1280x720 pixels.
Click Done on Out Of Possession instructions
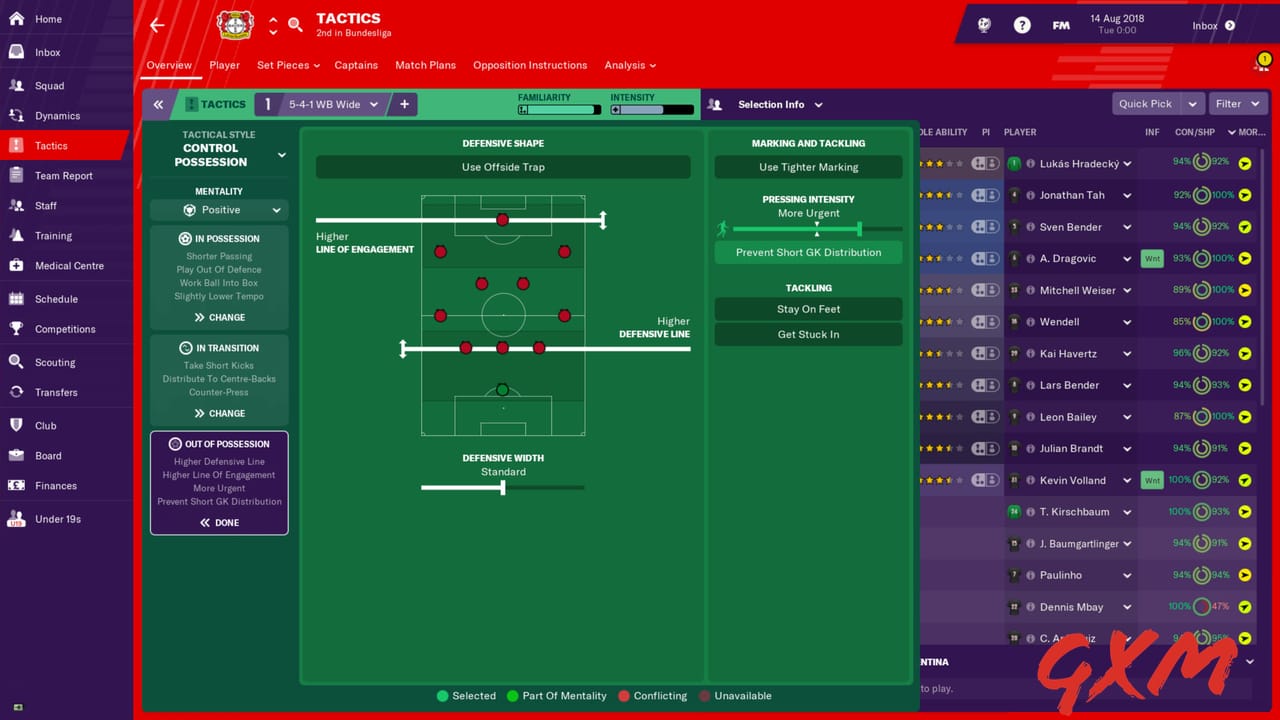(219, 521)
